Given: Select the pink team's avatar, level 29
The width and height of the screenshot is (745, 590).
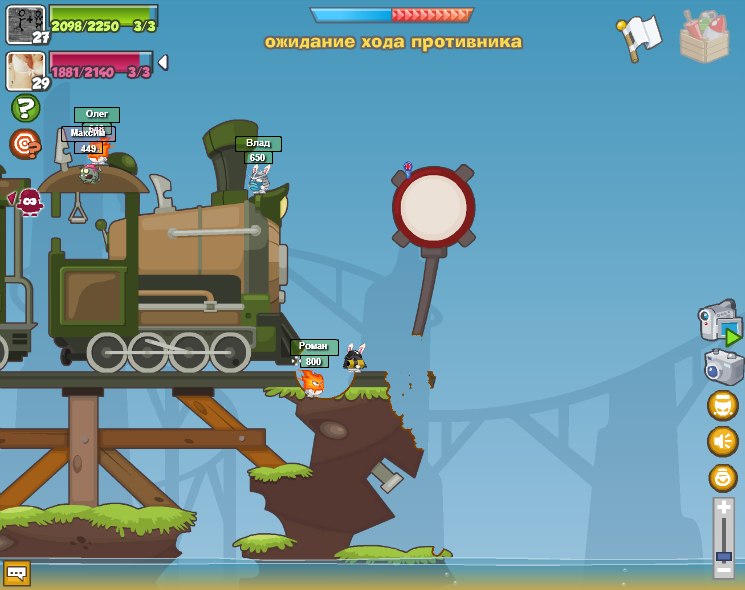Looking at the screenshot, I should [x=24, y=70].
